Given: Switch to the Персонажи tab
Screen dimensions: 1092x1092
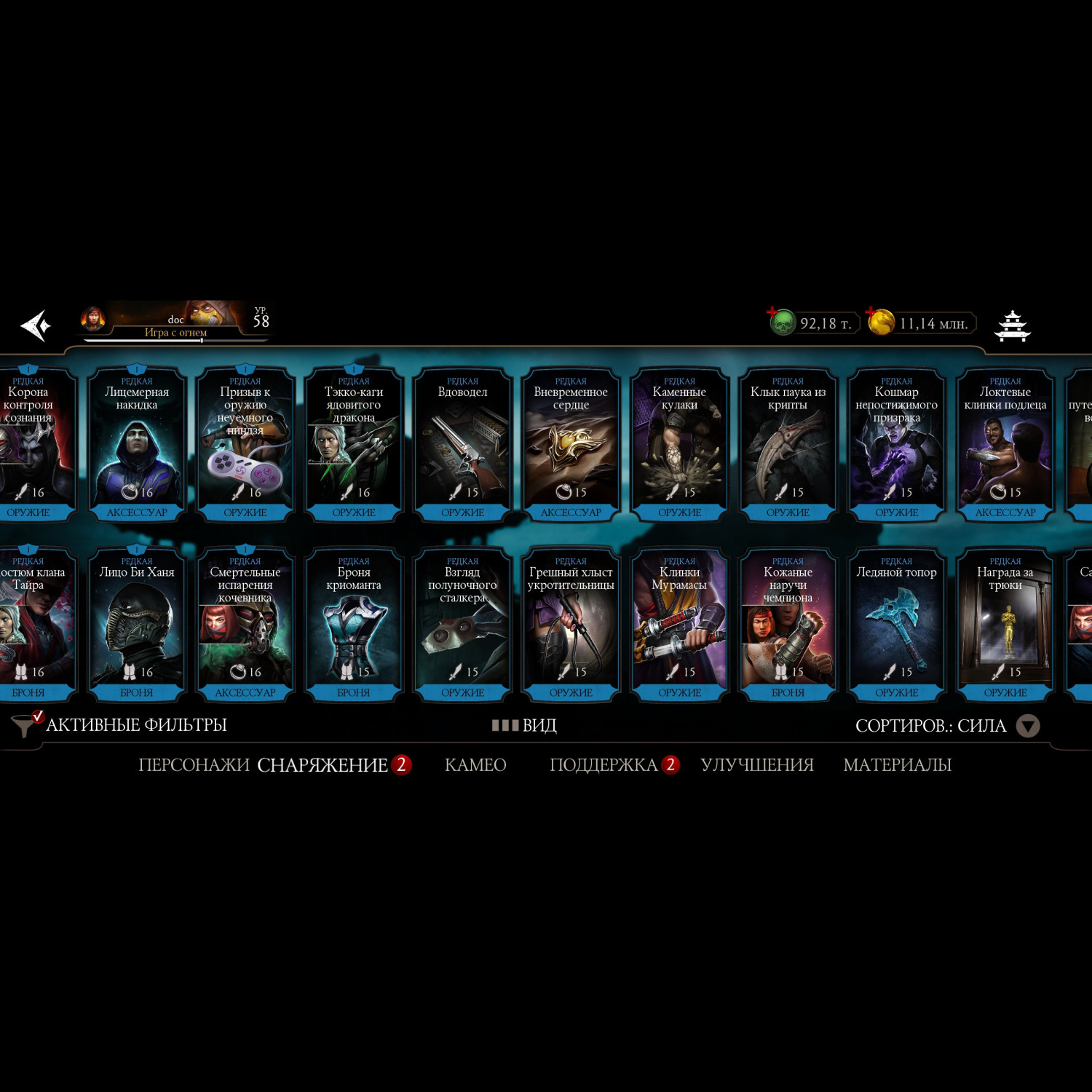Looking at the screenshot, I should tap(194, 765).
